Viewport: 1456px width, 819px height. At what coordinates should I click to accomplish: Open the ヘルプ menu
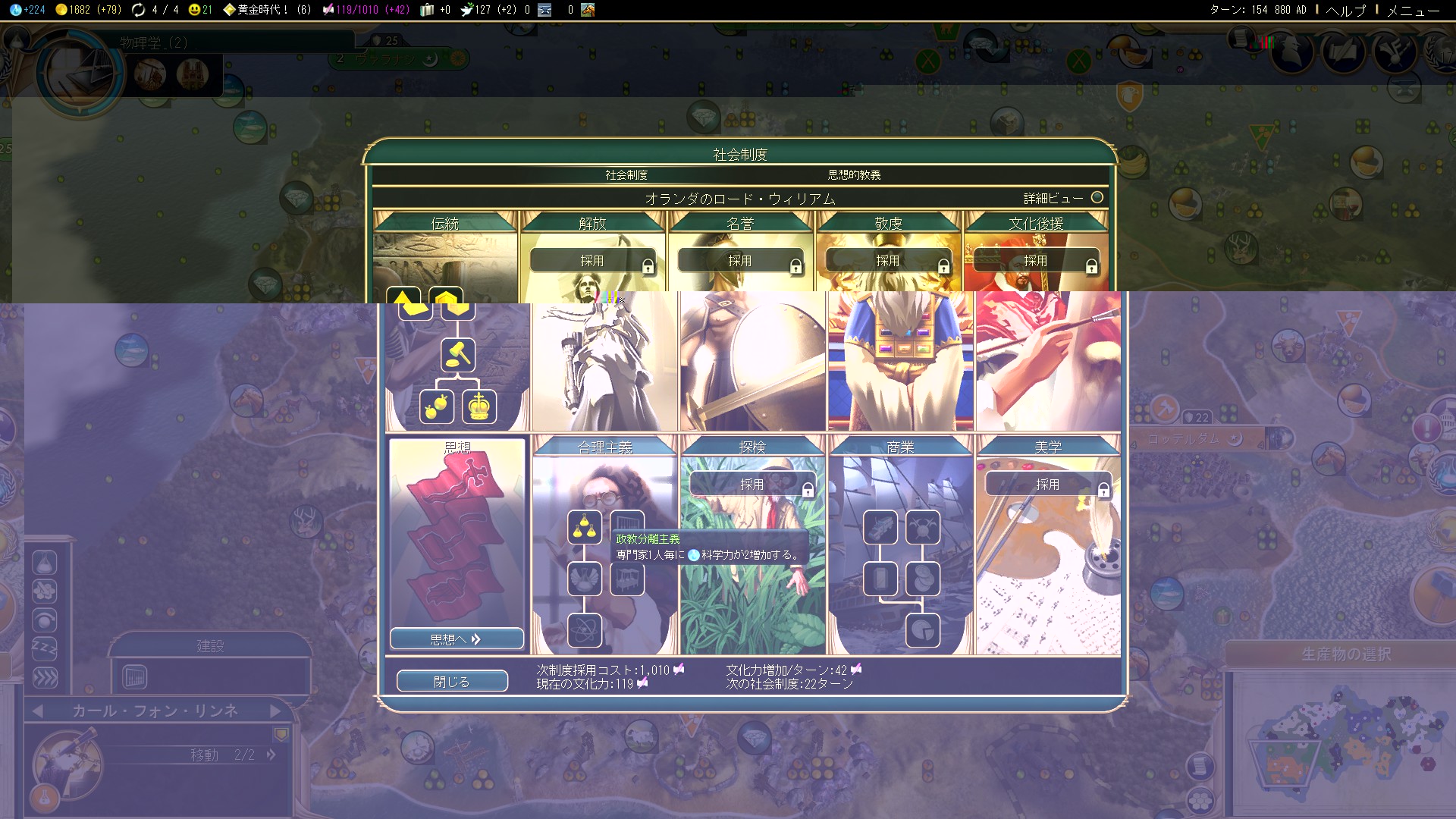(1345, 10)
